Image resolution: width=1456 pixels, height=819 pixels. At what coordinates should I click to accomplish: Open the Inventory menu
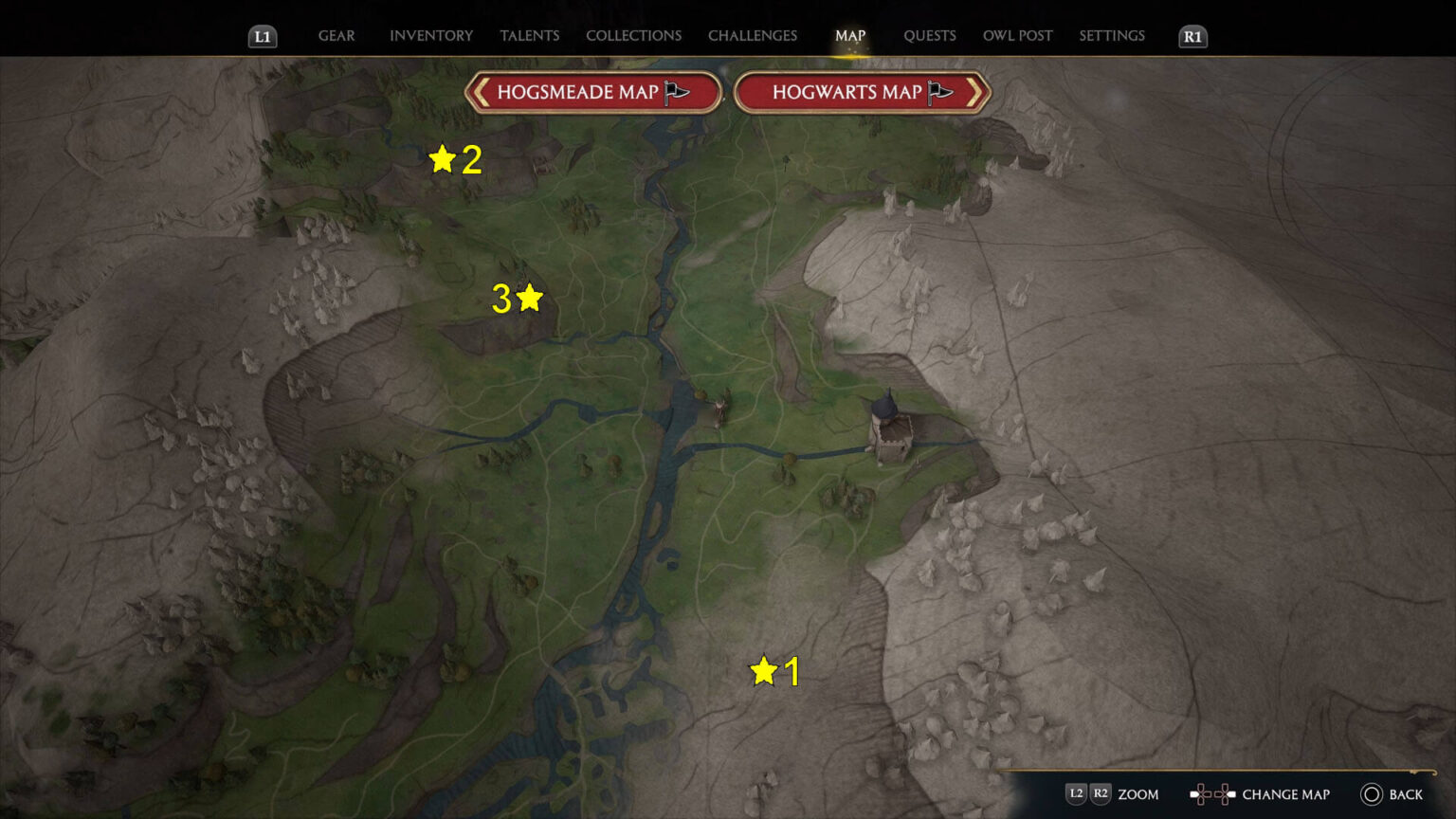tap(430, 35)
